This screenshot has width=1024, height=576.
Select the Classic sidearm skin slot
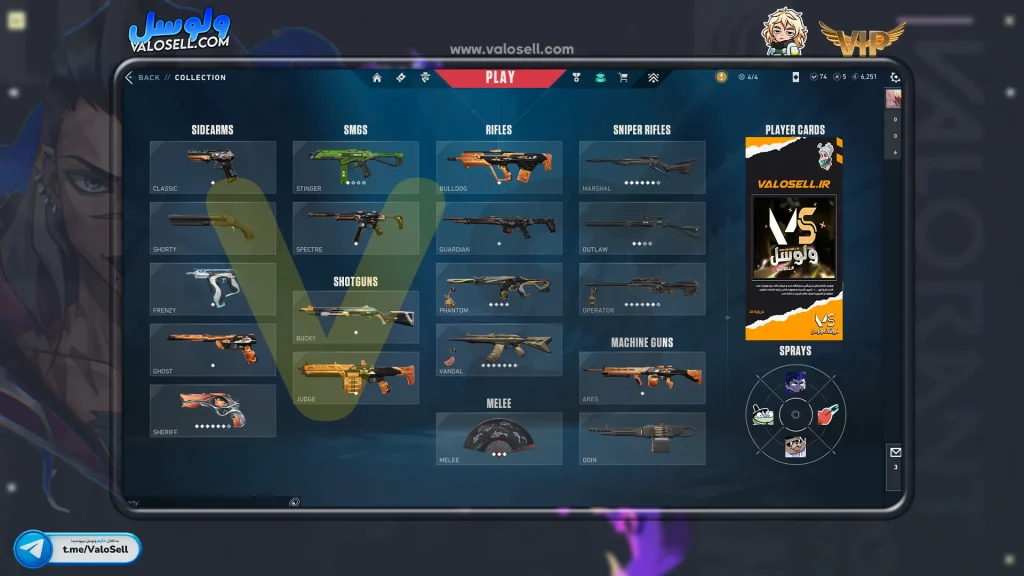tap(213, 166)
